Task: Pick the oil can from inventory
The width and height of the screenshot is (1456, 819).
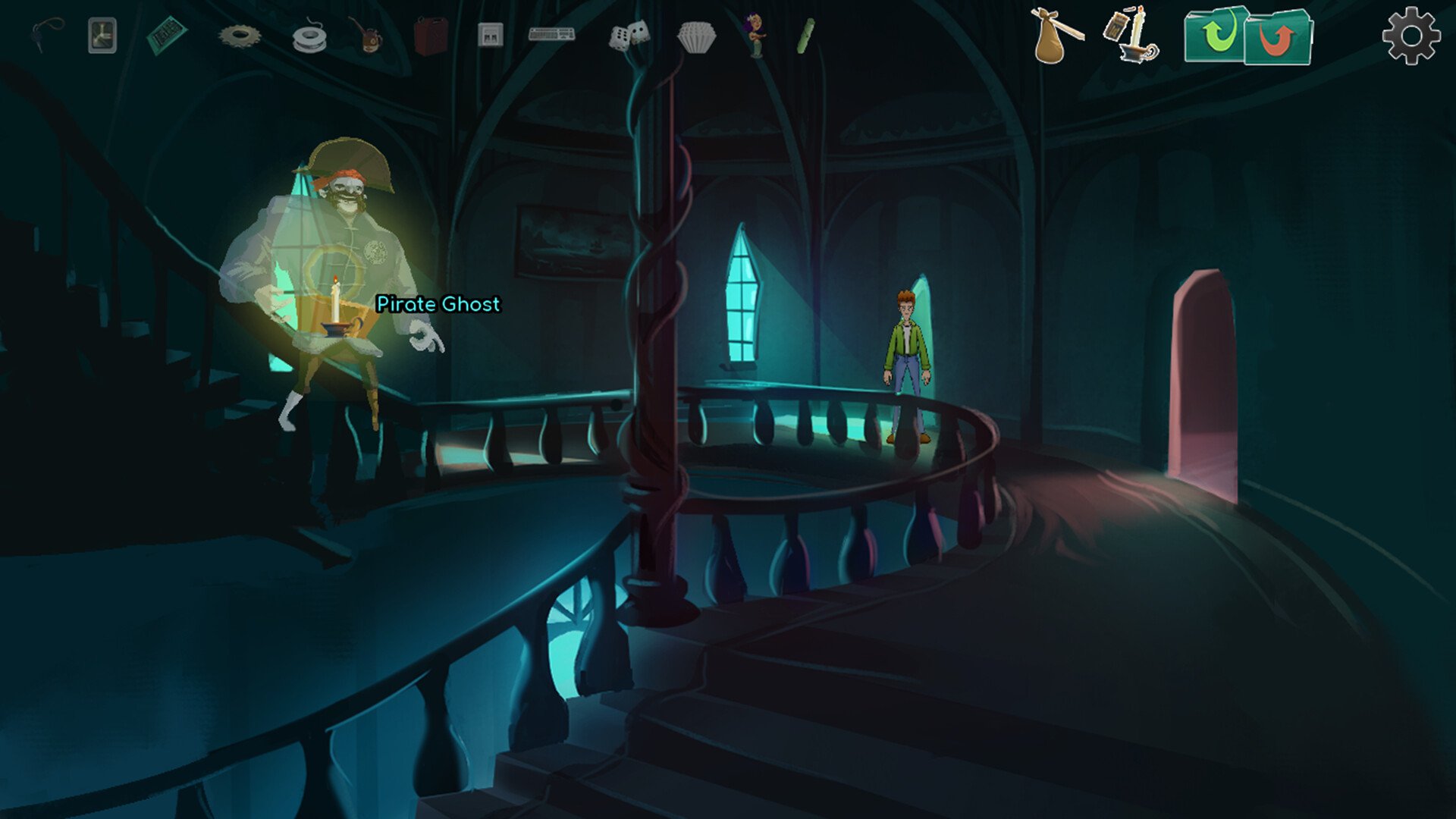Action: pyautogui.click(x=366, y=36)
